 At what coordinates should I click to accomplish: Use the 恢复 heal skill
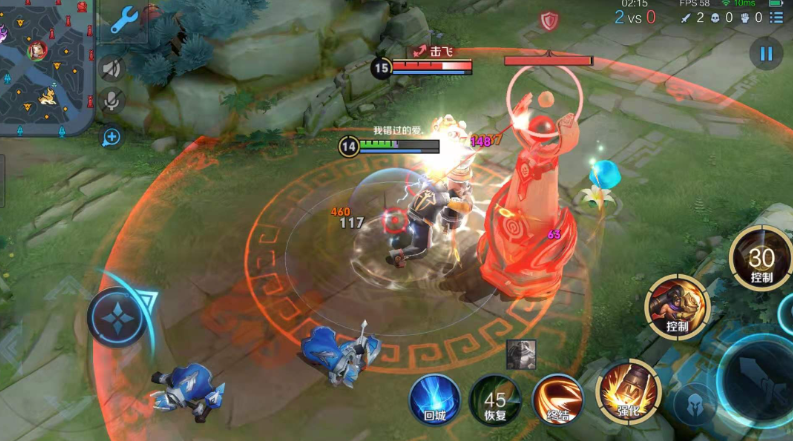[495, 400]
